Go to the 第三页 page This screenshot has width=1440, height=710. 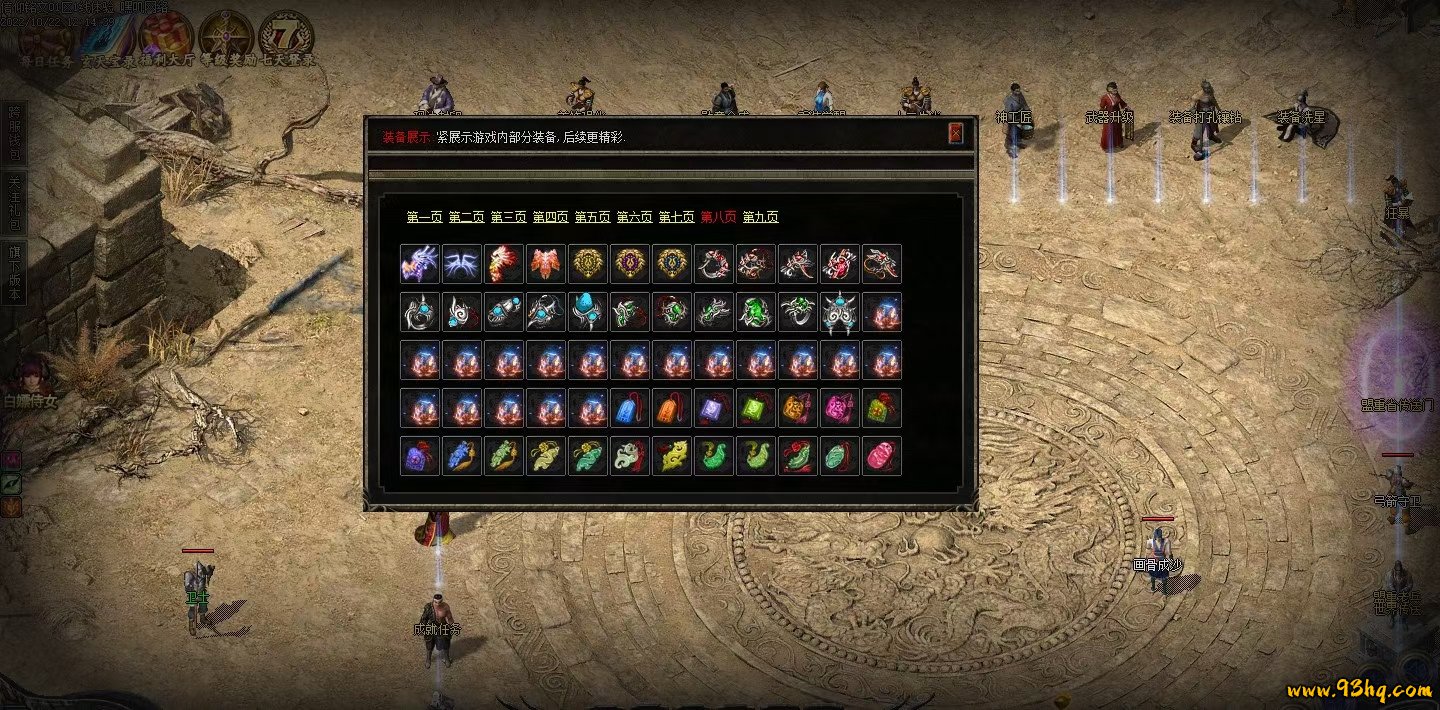(508, 217)
